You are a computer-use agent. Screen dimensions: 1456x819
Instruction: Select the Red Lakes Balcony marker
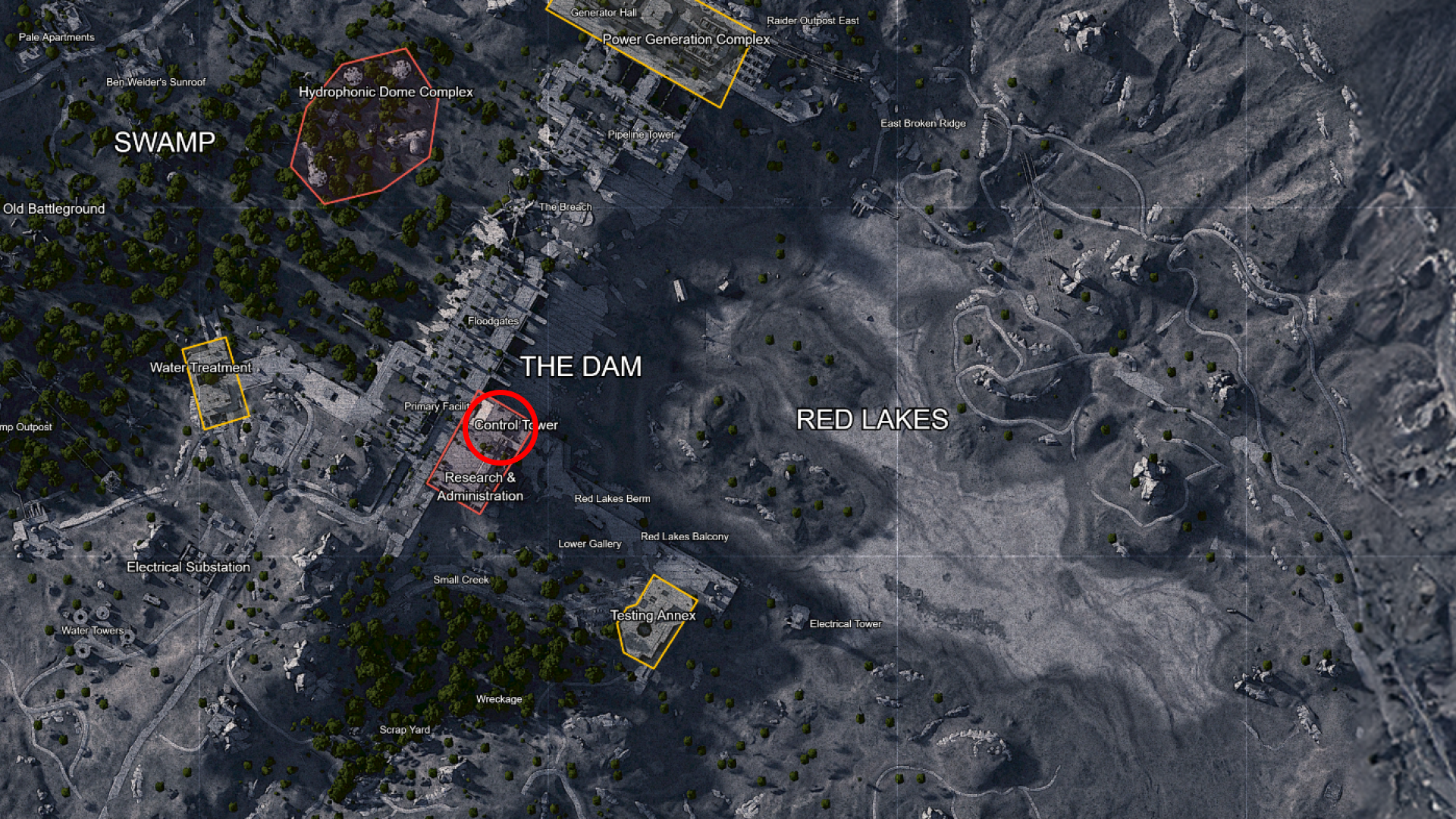coord(685,536)
